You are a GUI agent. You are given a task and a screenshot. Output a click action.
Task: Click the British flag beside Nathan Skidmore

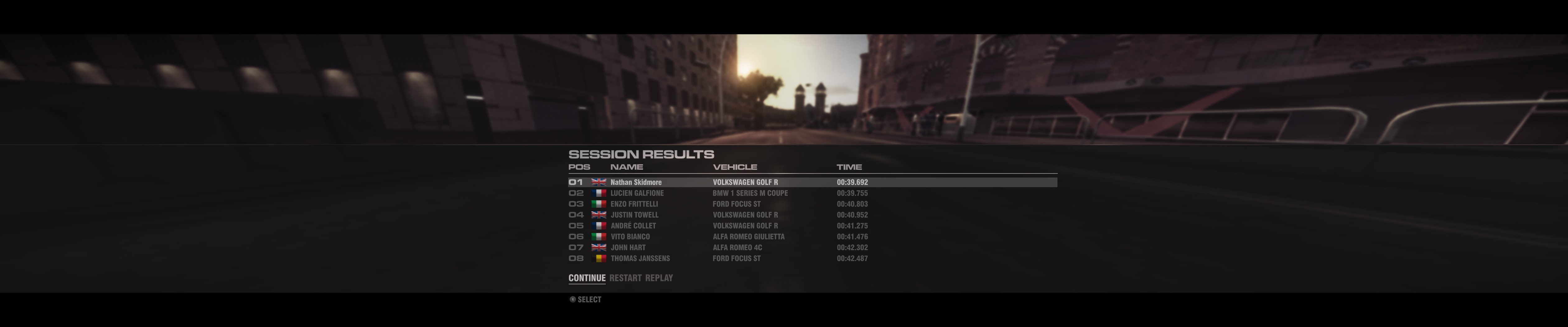point(599,182)
